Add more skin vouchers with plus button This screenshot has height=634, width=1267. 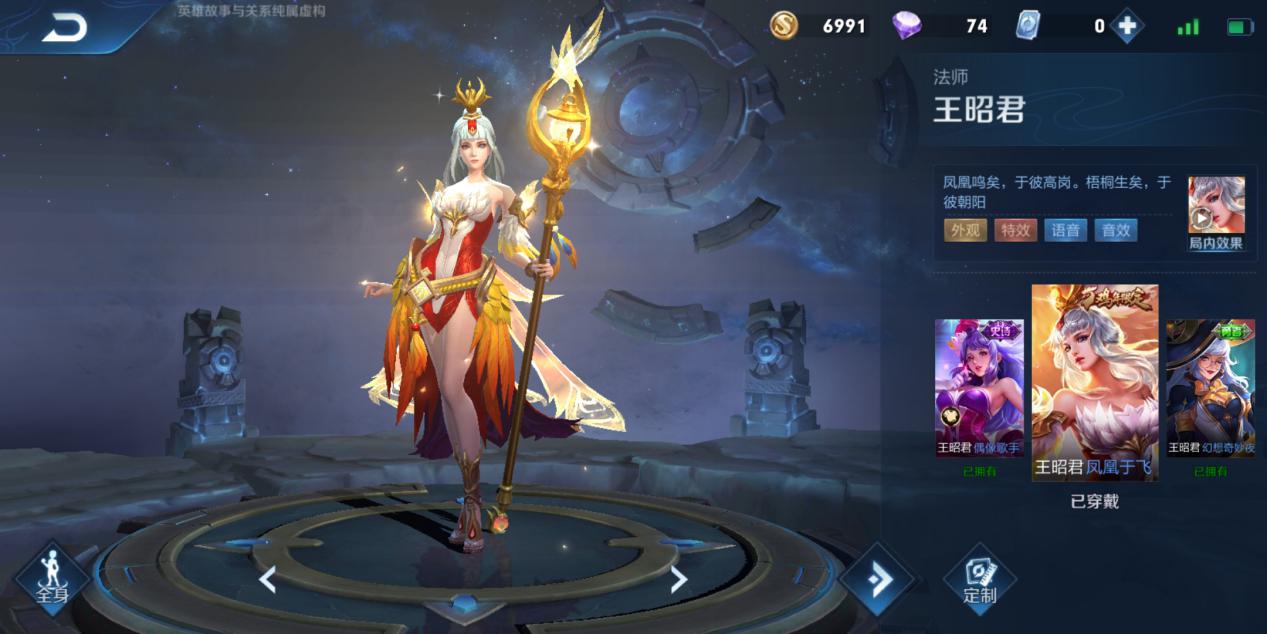[1127, 27]
